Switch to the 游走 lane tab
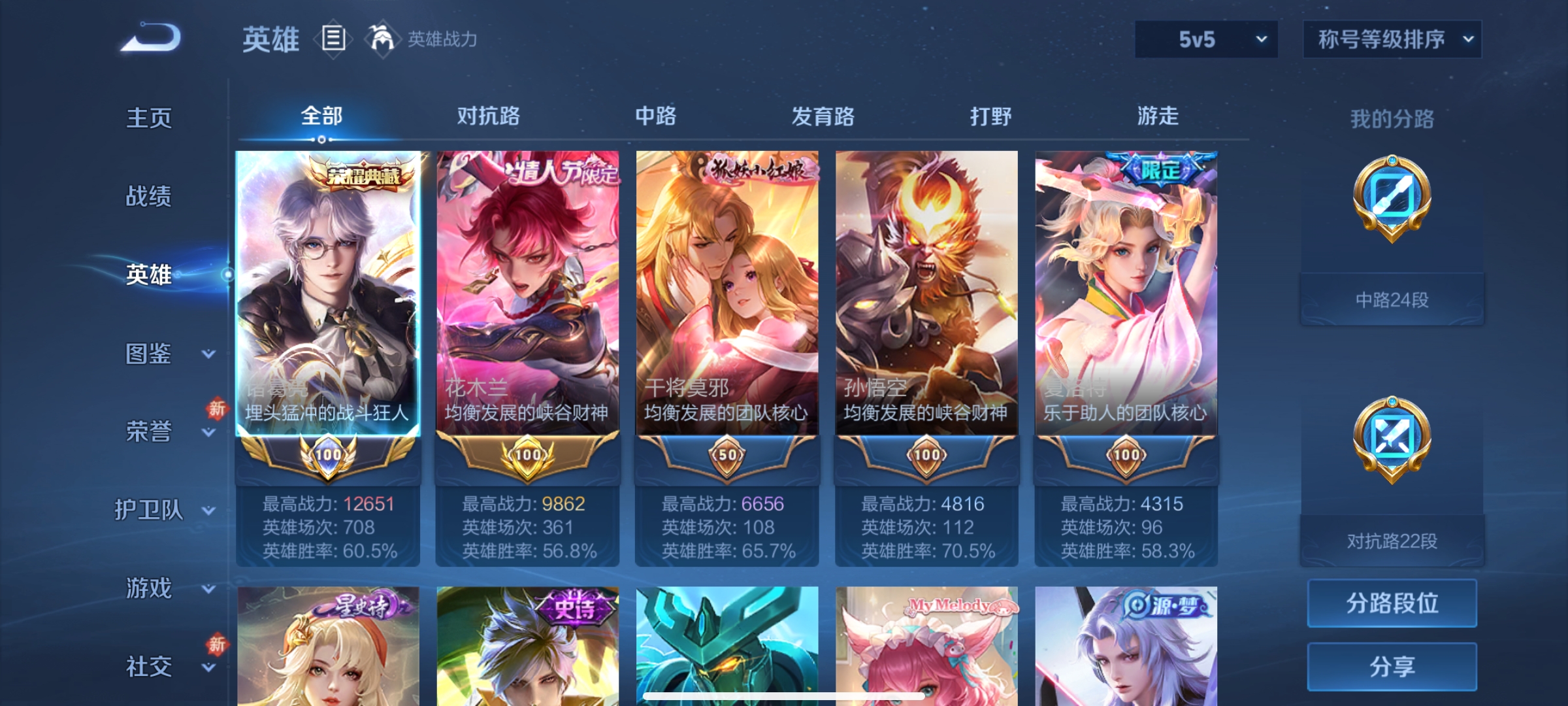 [x=1159, y=116]
